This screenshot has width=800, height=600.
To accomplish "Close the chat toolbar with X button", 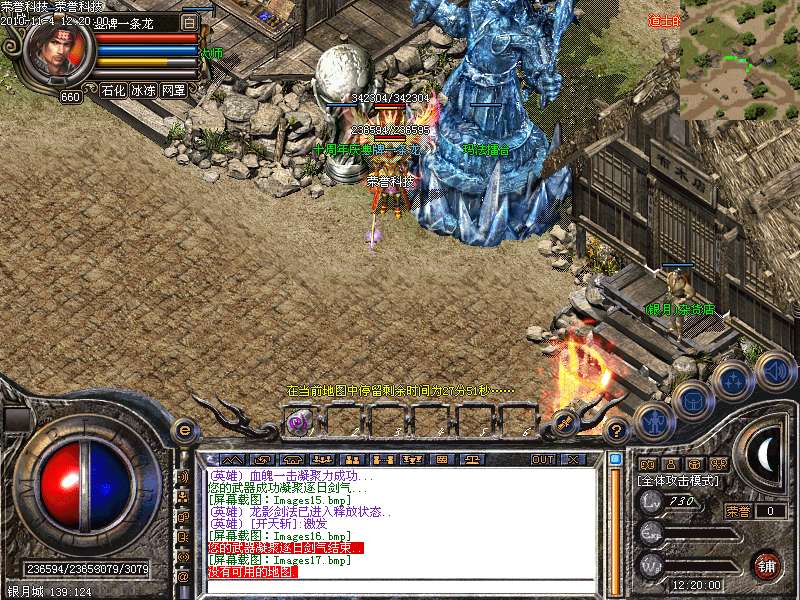I will click(573, 459).
